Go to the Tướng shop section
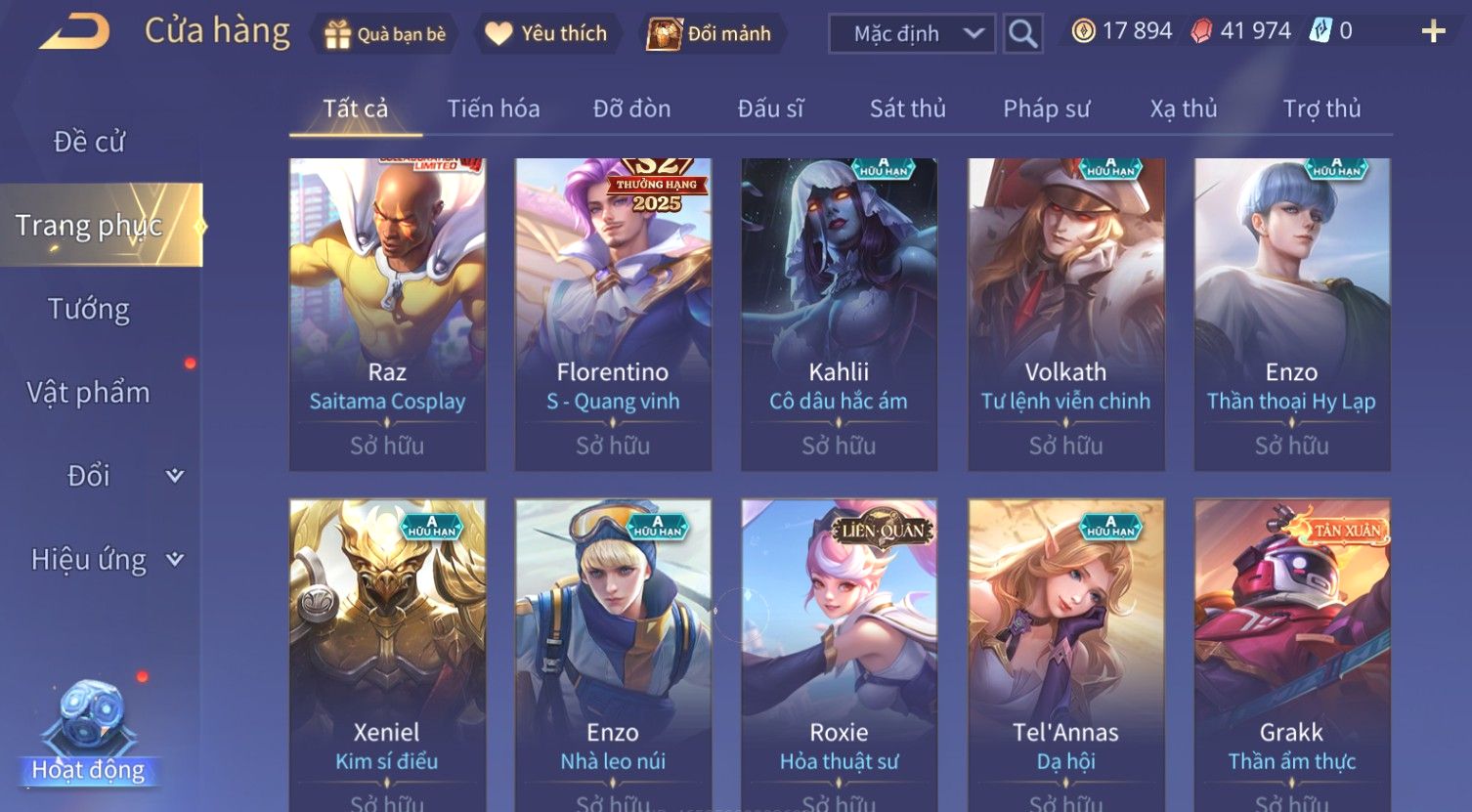The width and height of the screenshot is (1472, 812). coord(89,309)
